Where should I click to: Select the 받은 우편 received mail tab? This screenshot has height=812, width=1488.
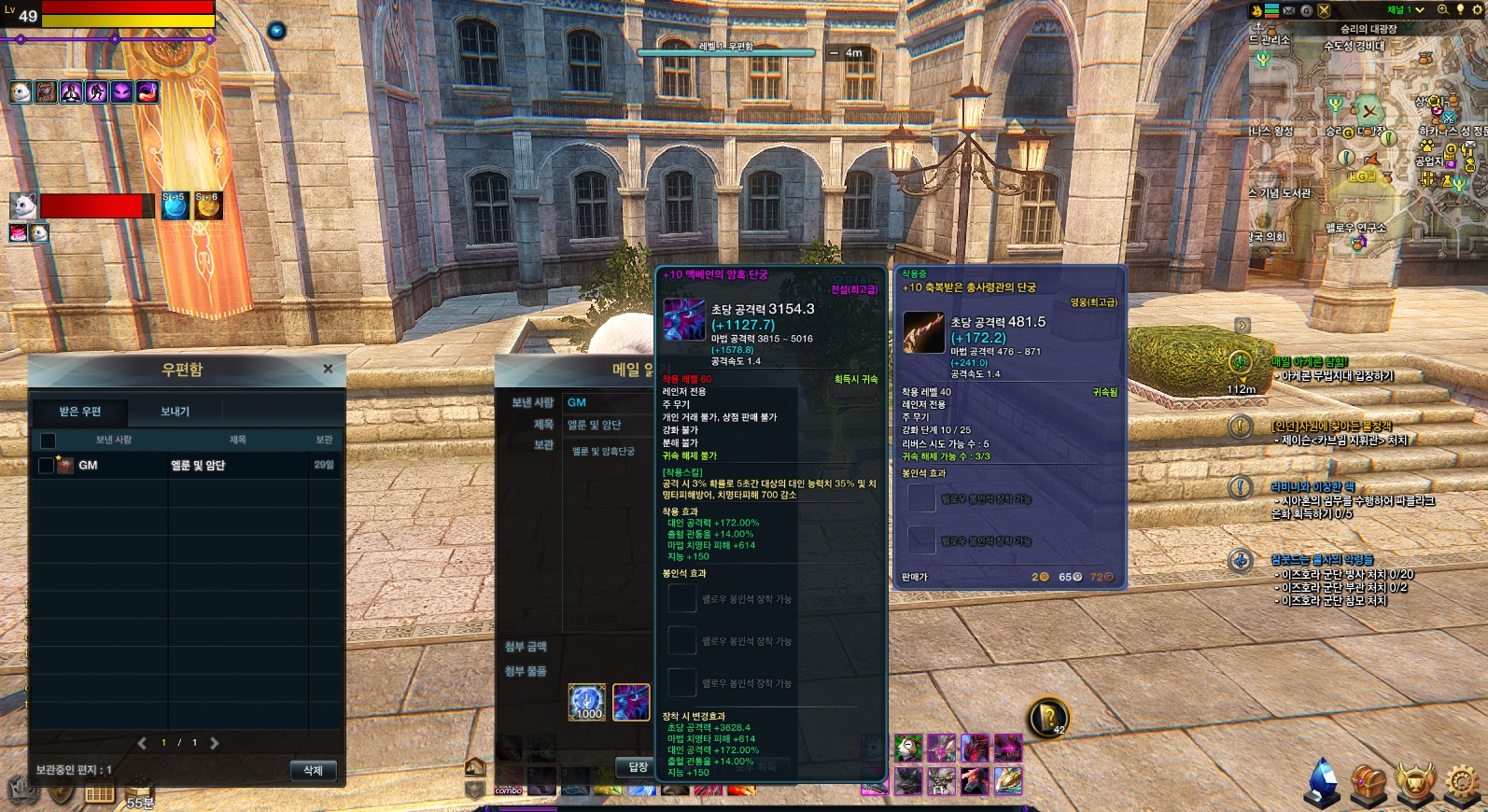(80, 412)
